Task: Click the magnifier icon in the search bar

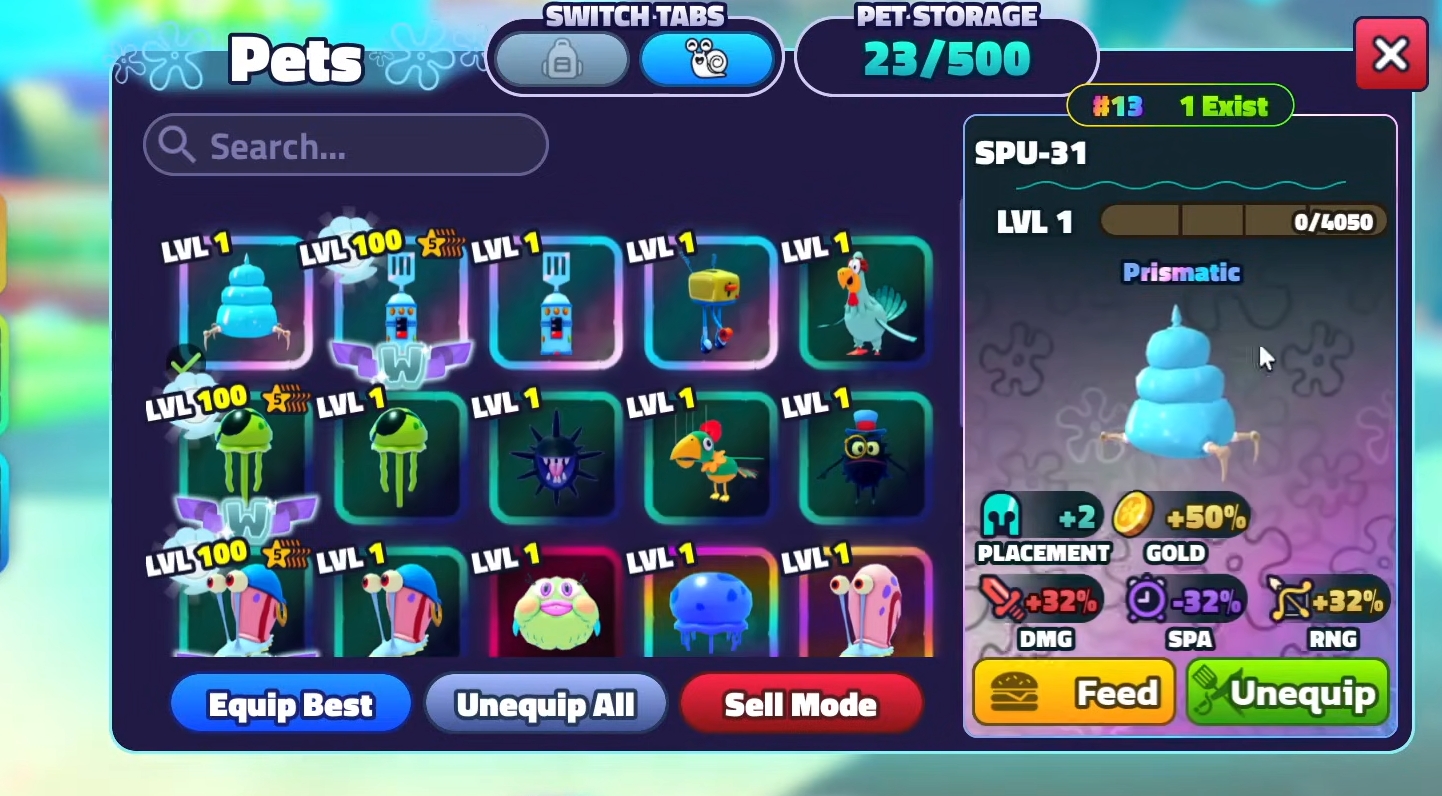Action: pyautogui.click(x=177, y=146)
